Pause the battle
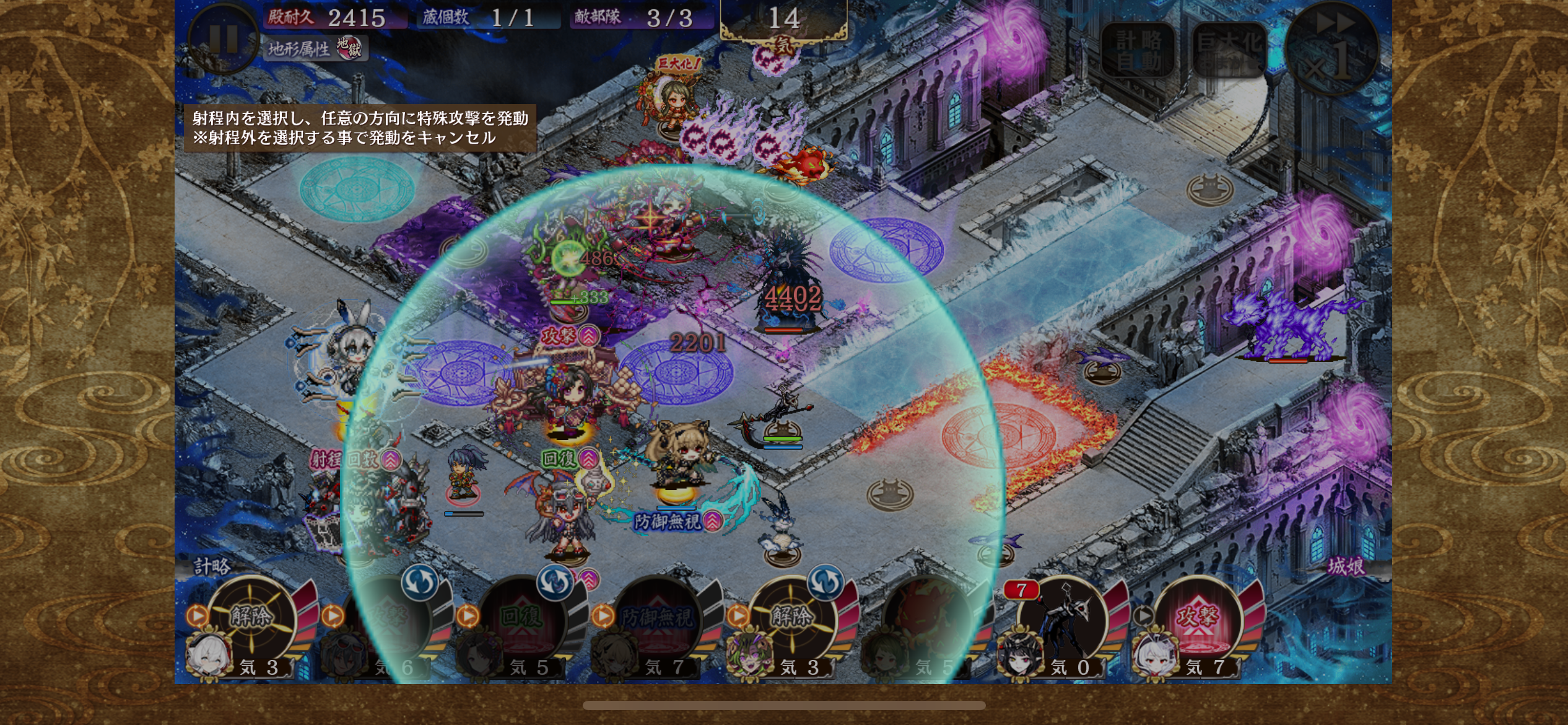The height and width of the screenshot is (725, 1568). pos(223,38)
